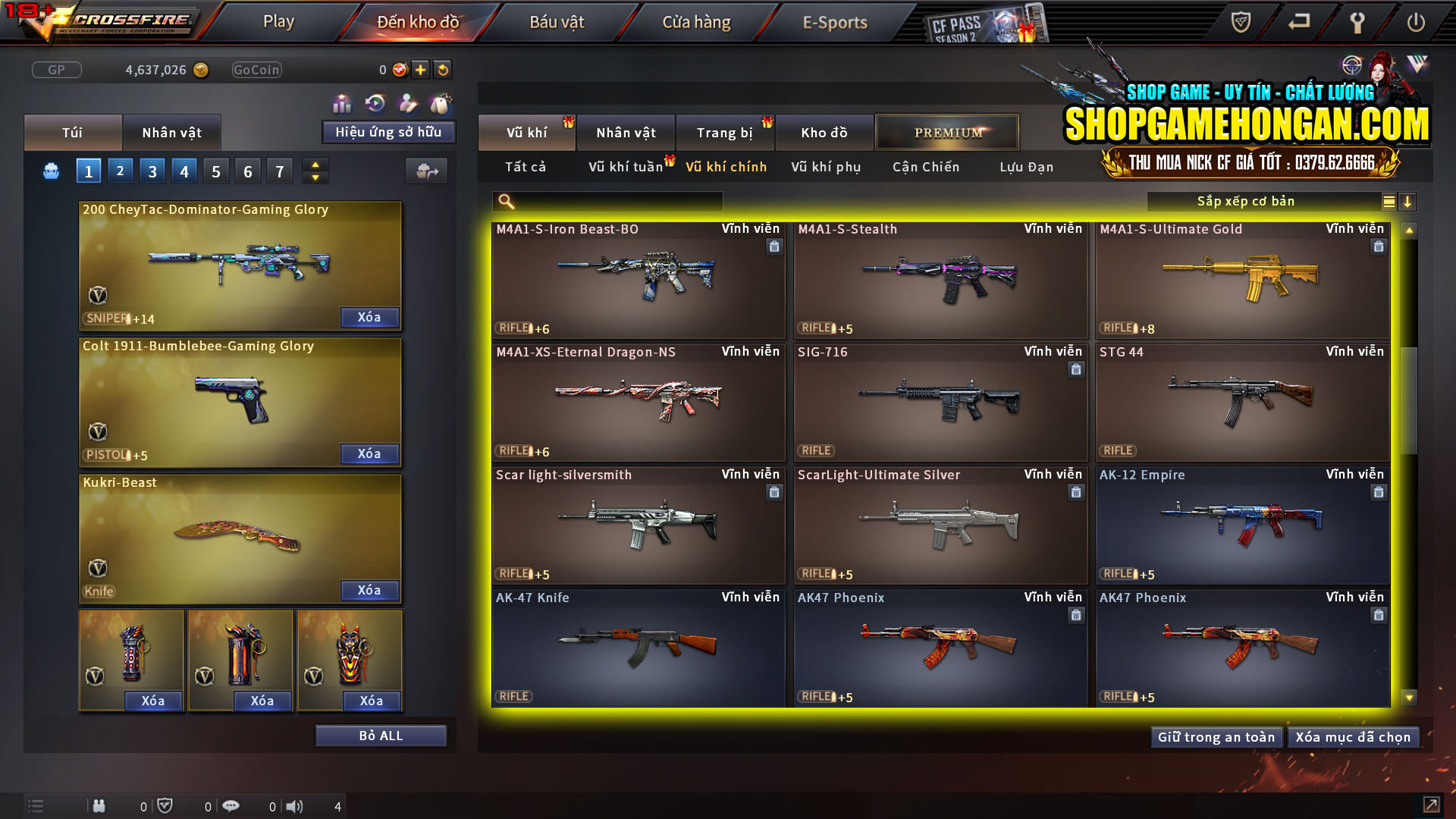Click the up arrow beside bag page numbers

[315, 164]
